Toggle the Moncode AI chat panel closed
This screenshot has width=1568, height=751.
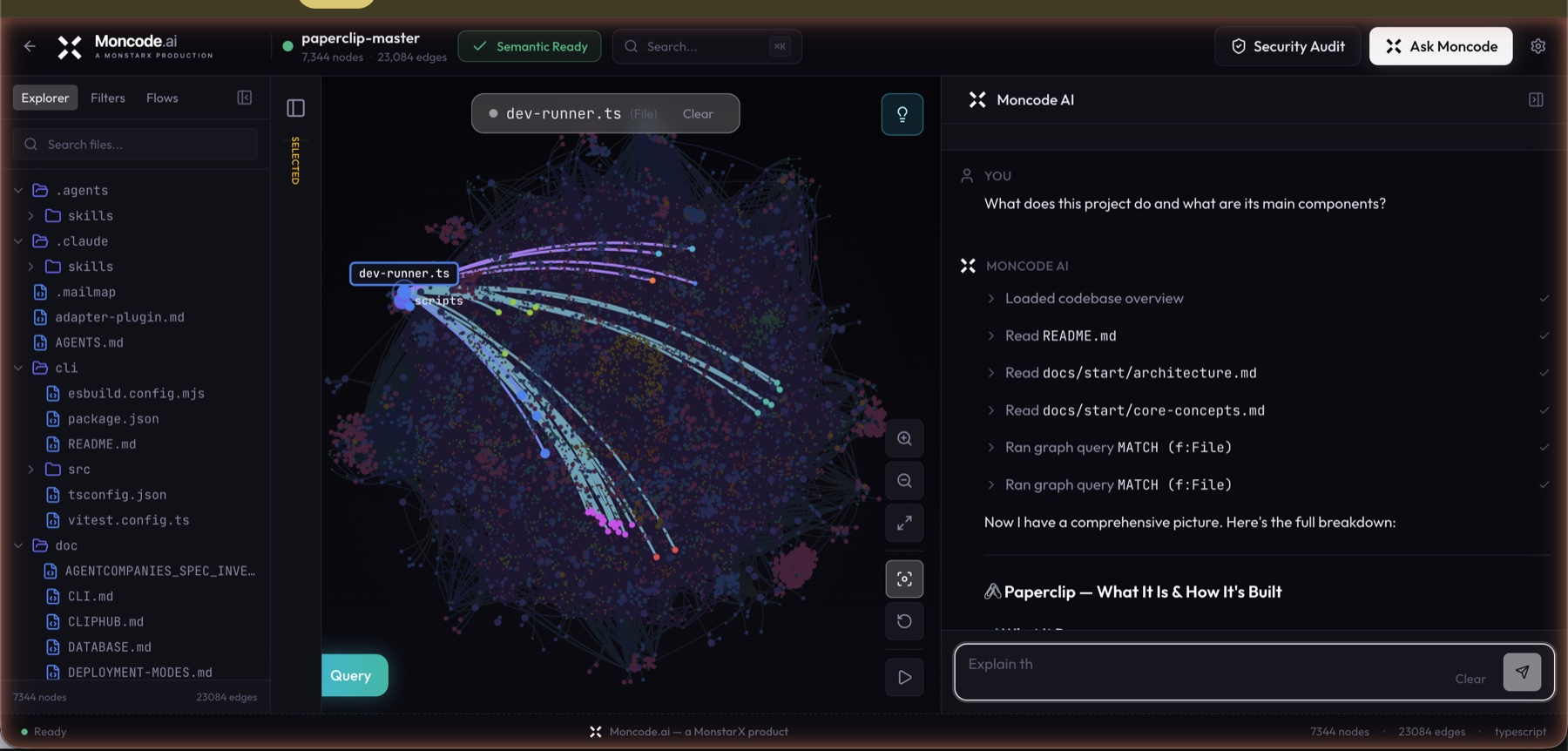pos(1535,98)
